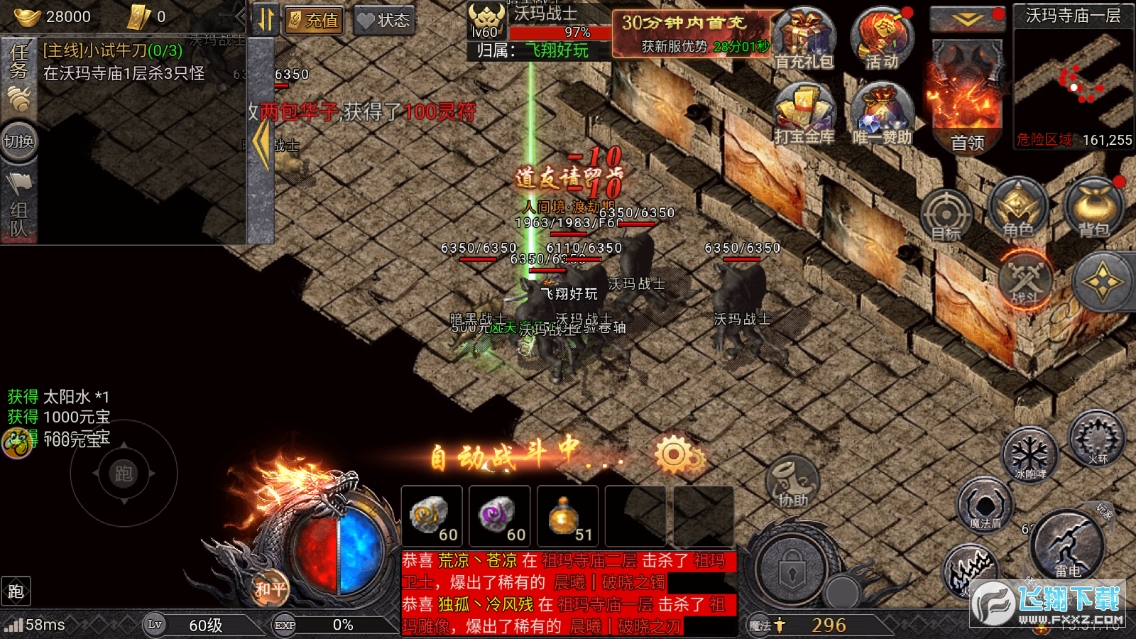This screenshot has width=1136, height=639.
Task: Open the 打宝金库 treasure vault
Action: coord(805,113)
